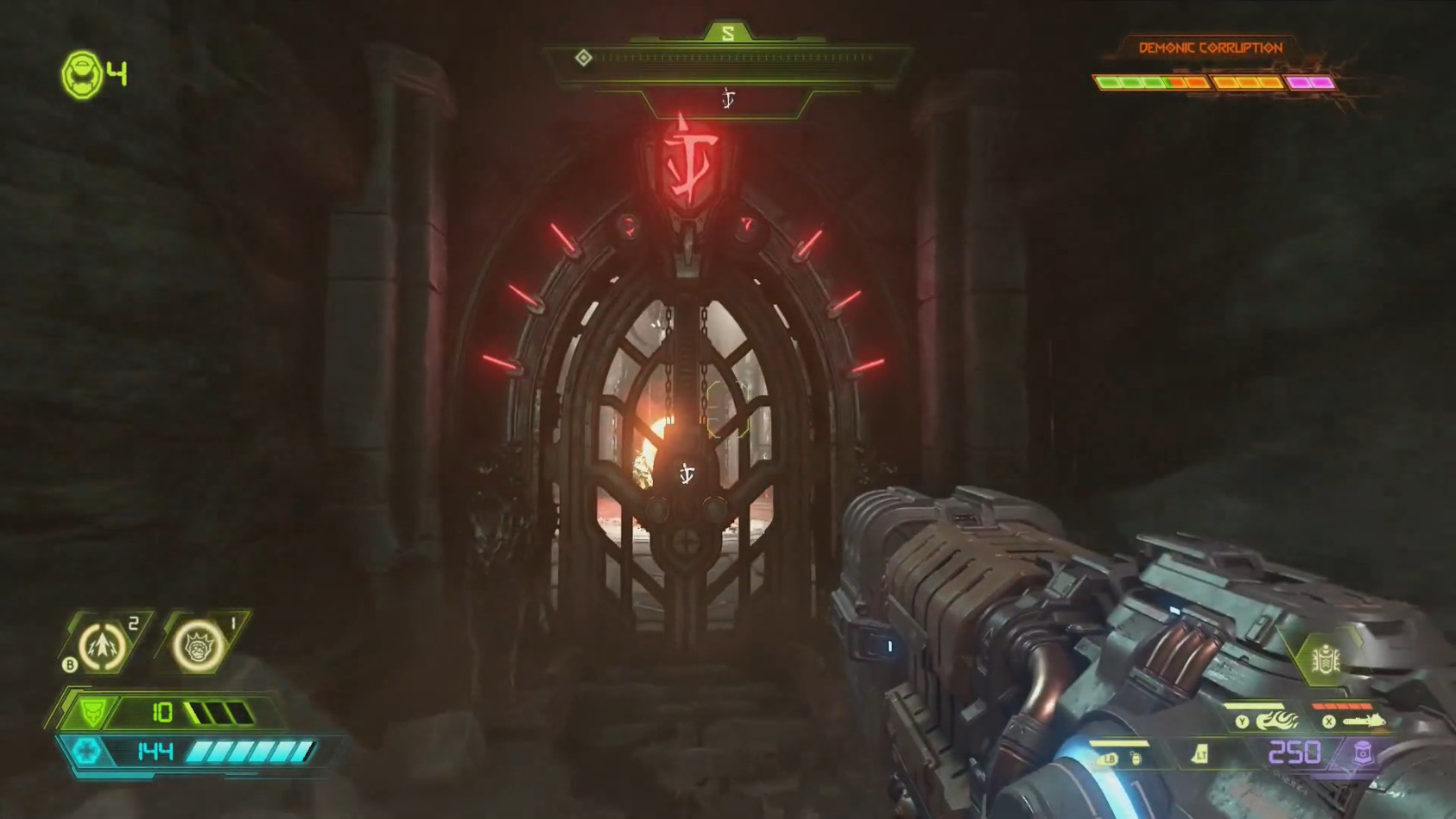Select the purple fuel canister ammo icon
The height and width of the screenshot is (819, 1456).
[x=1362, y=754]
